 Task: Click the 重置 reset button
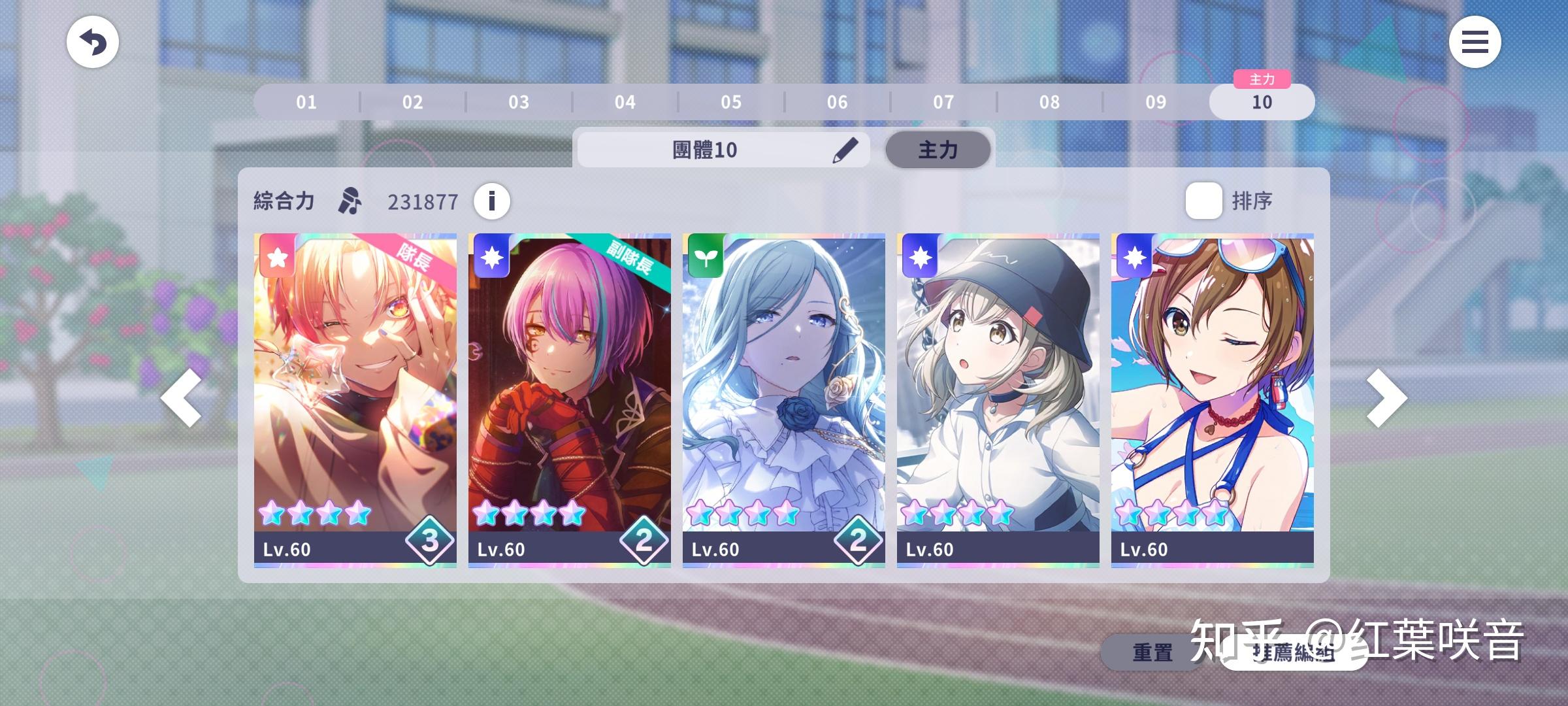click(x=1151, y=652)
